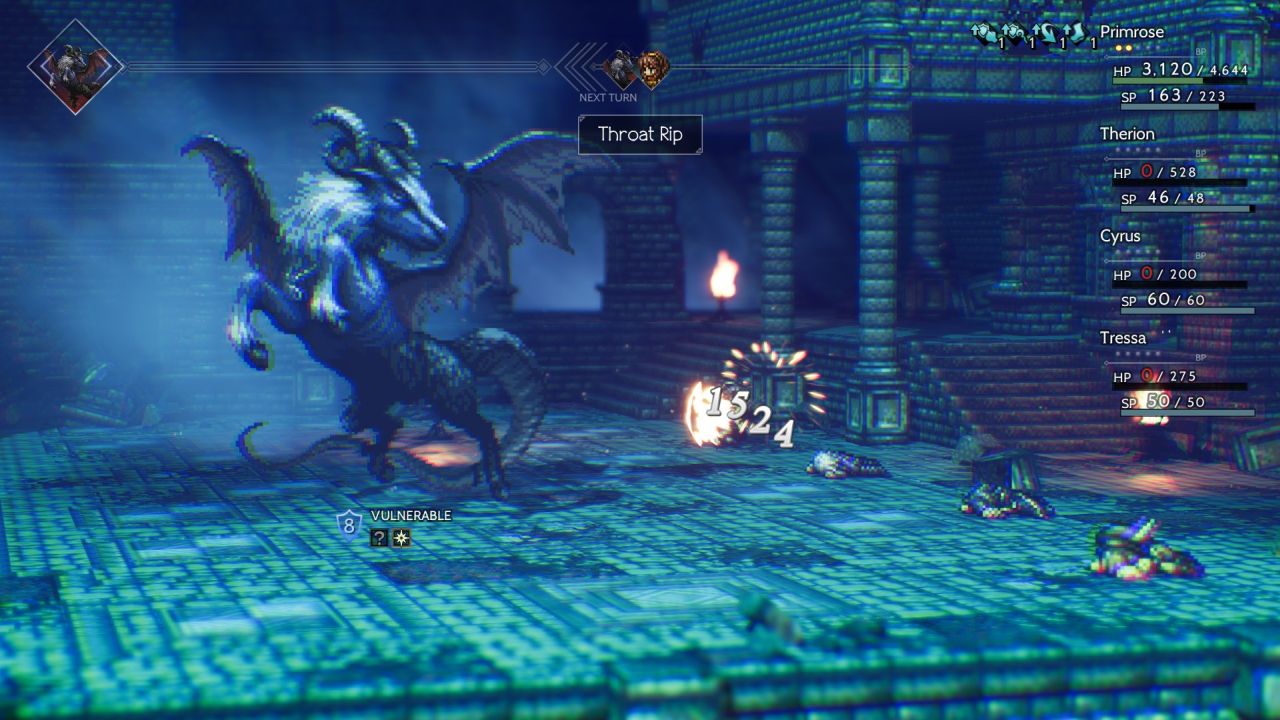Select Primrose in the party list
Viewport: 1280px width, 720px height.
pos(1132,32)
